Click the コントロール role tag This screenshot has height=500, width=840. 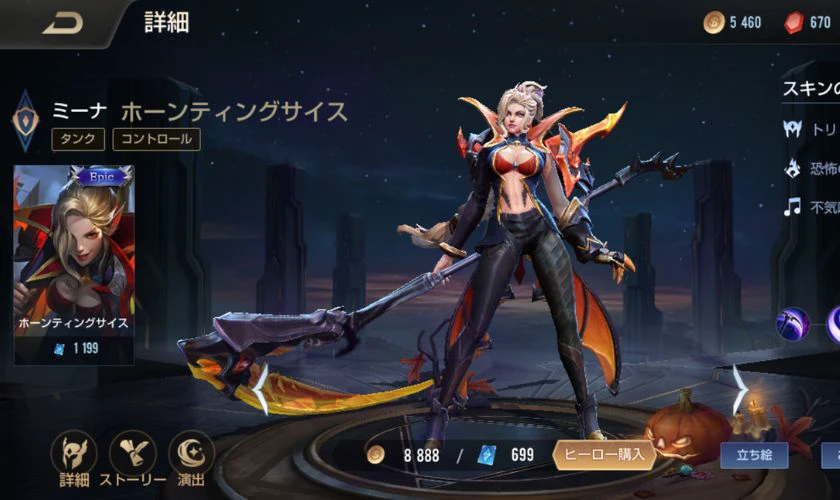tap(156, 139)
